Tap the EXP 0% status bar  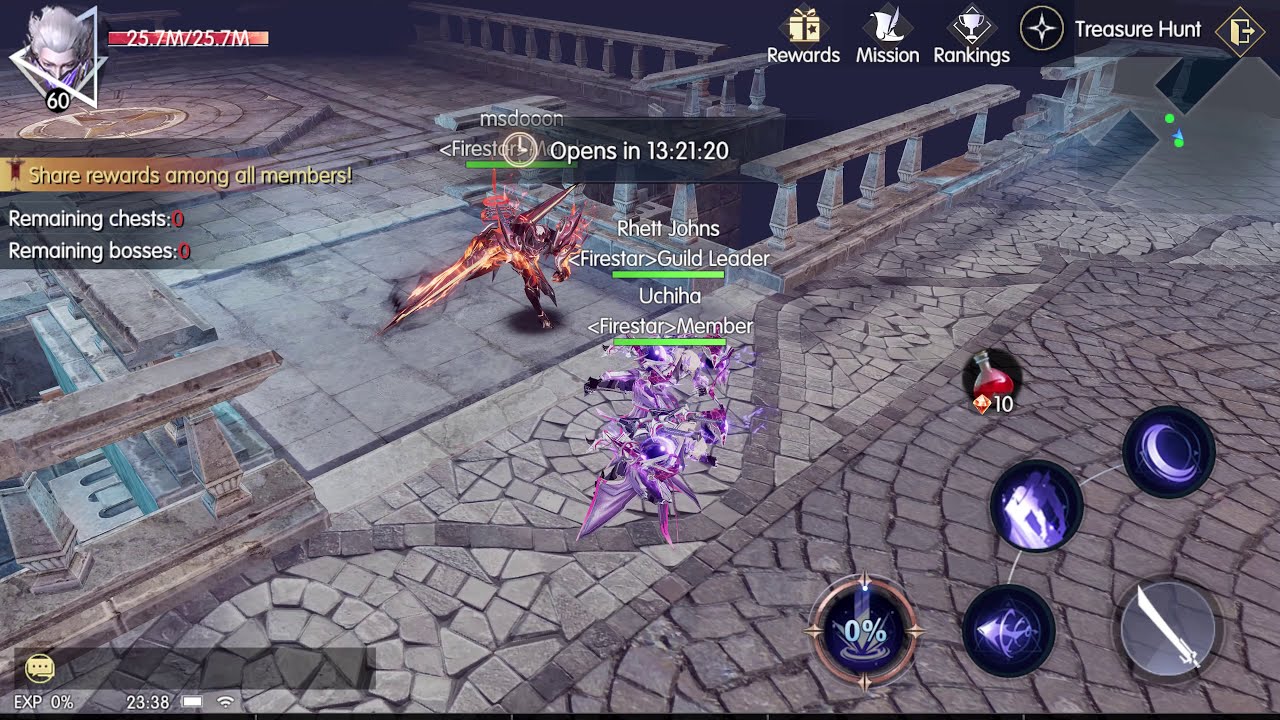pyautogui.click(x=42, y=703)
